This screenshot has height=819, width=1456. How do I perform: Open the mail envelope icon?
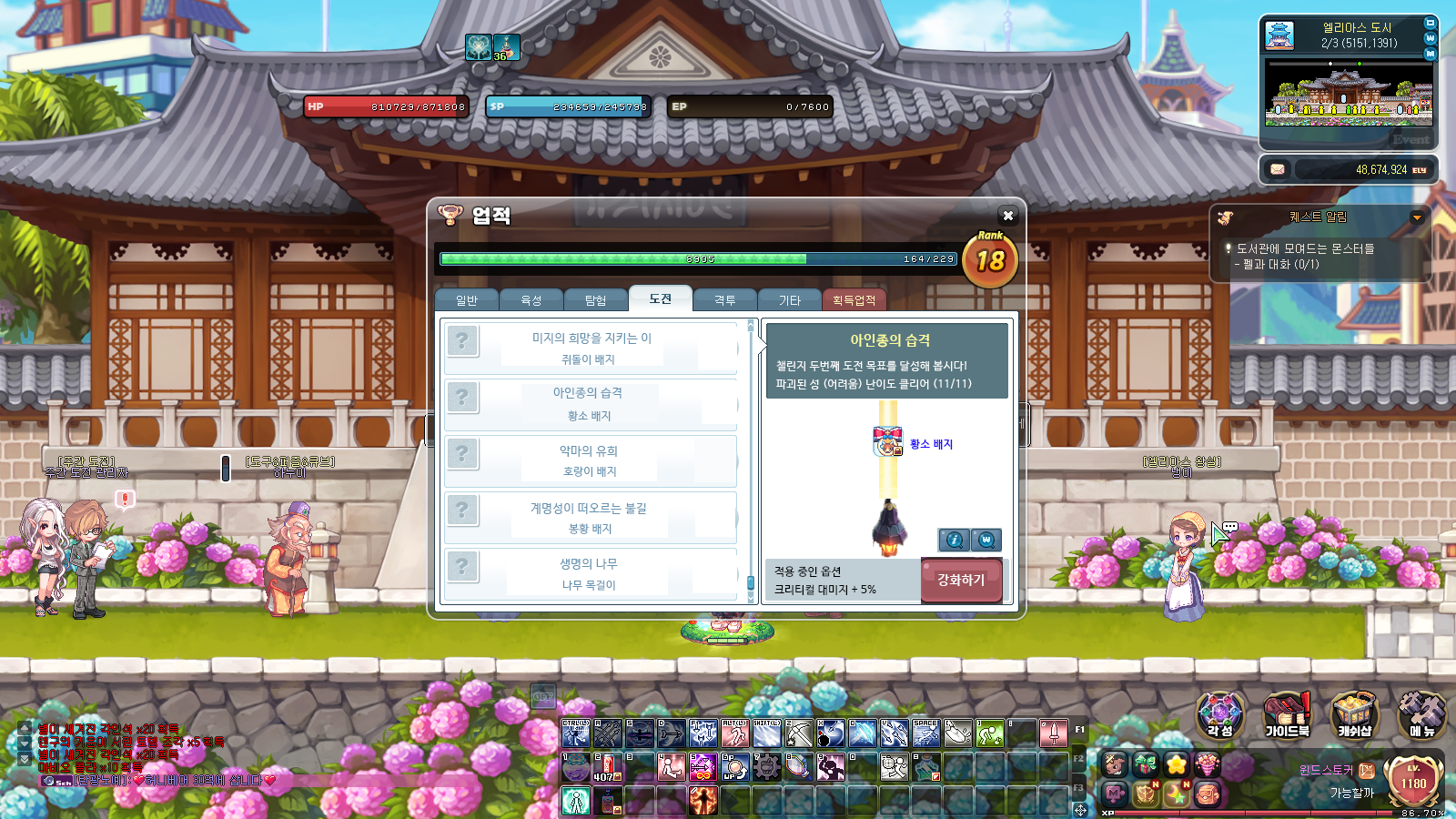[x=1278, y=169]
